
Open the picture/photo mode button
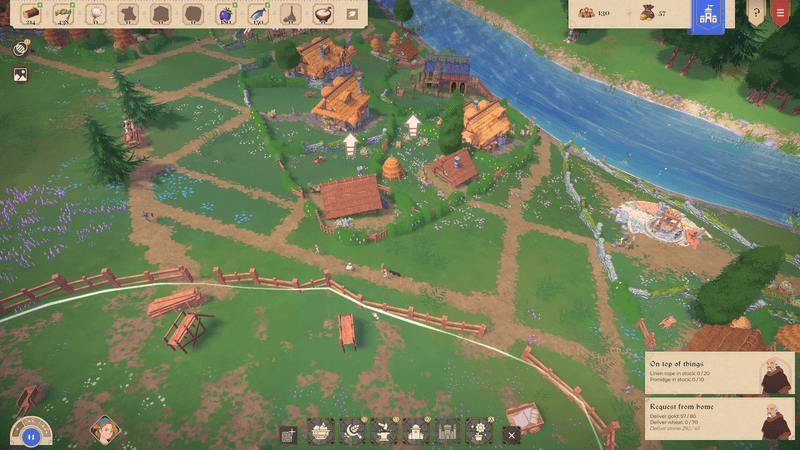(x=20, y=74)
